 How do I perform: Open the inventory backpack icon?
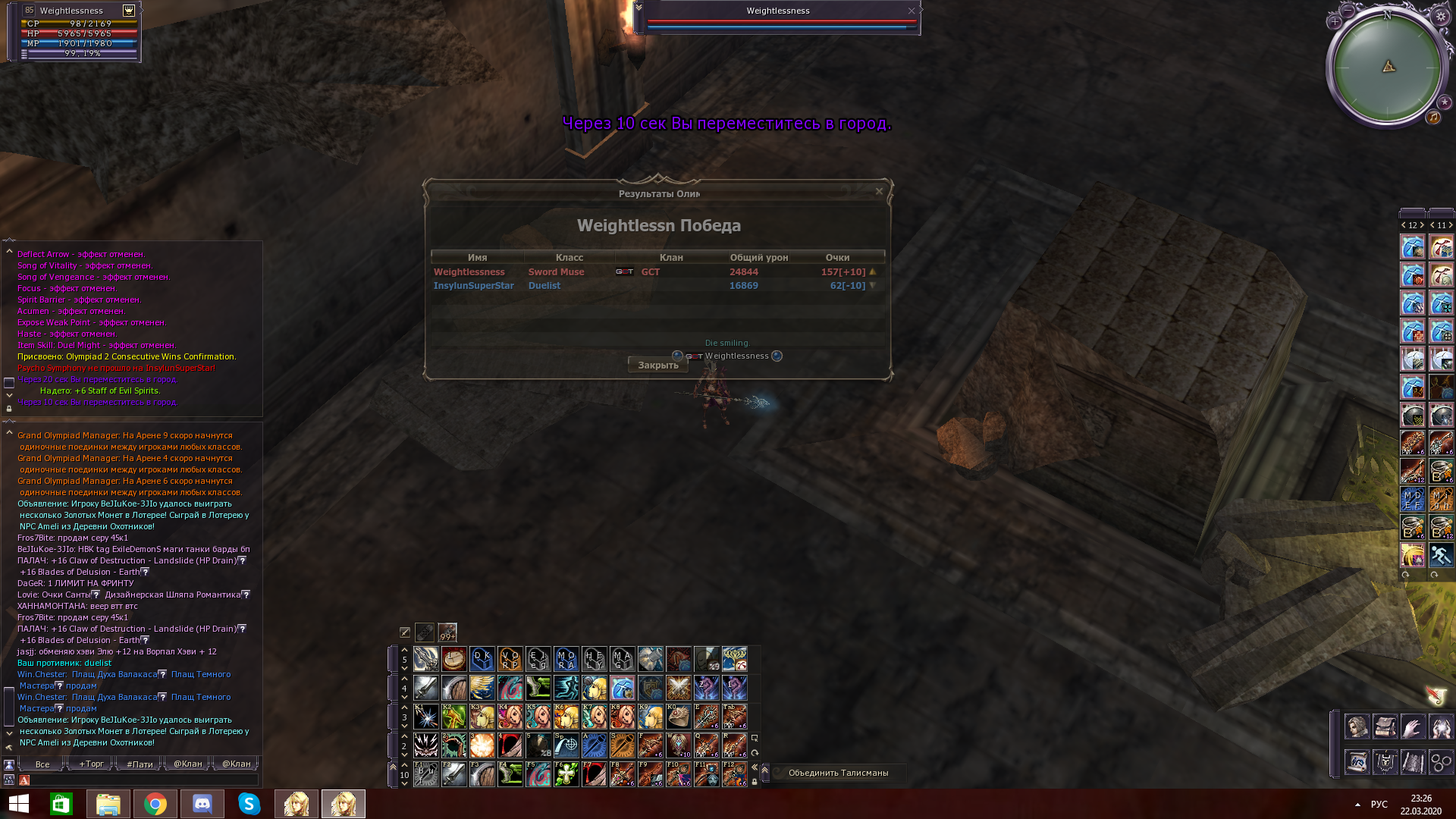click(x=1385, y=726)
